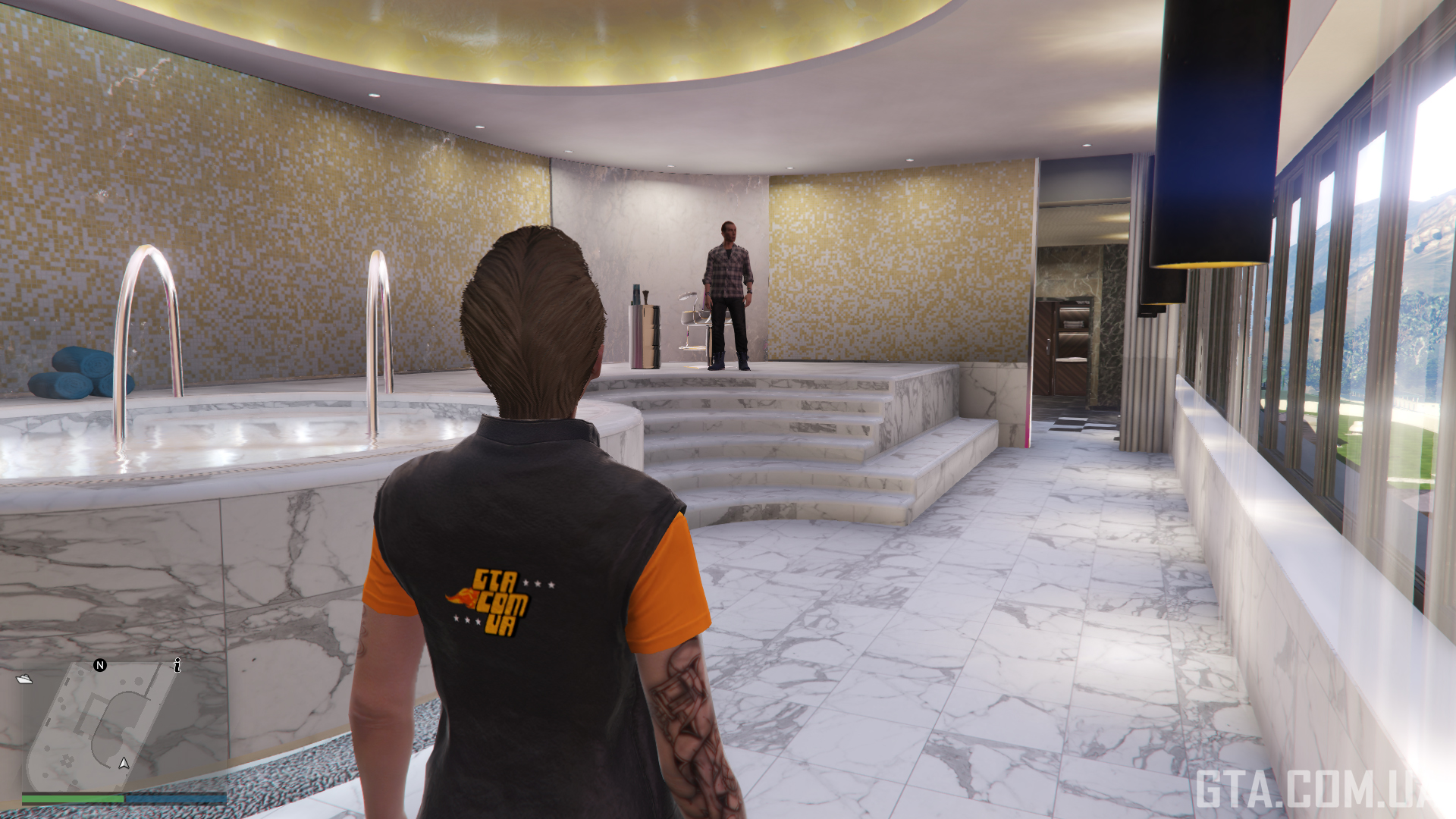The width and height of the screenshot is (1456, 819).
Task: Select the yacht blip beside the minimap
Action: tap(24, 679)
